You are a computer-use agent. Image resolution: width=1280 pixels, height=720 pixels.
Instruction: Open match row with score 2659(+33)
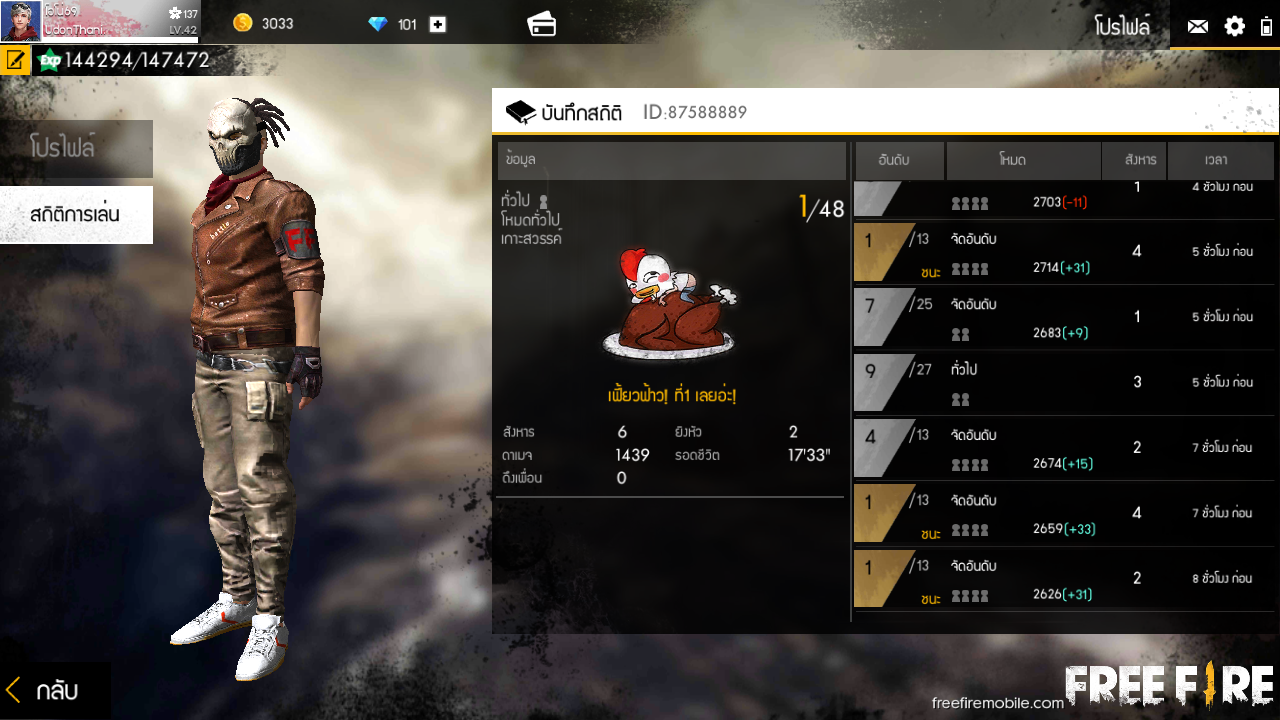(1064, 513)
